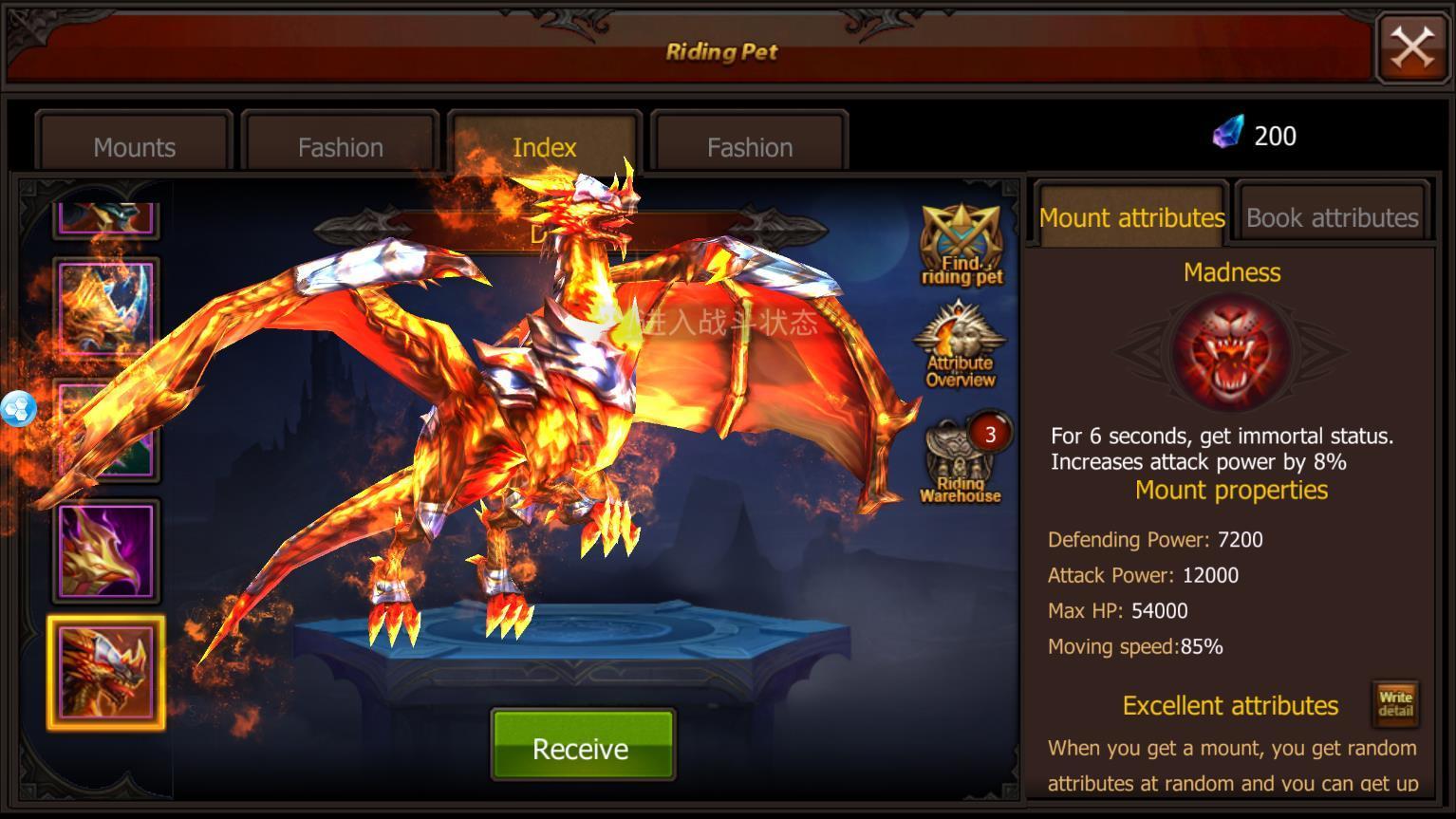Switch to Book attributes tab

[x=1332, y=217]
